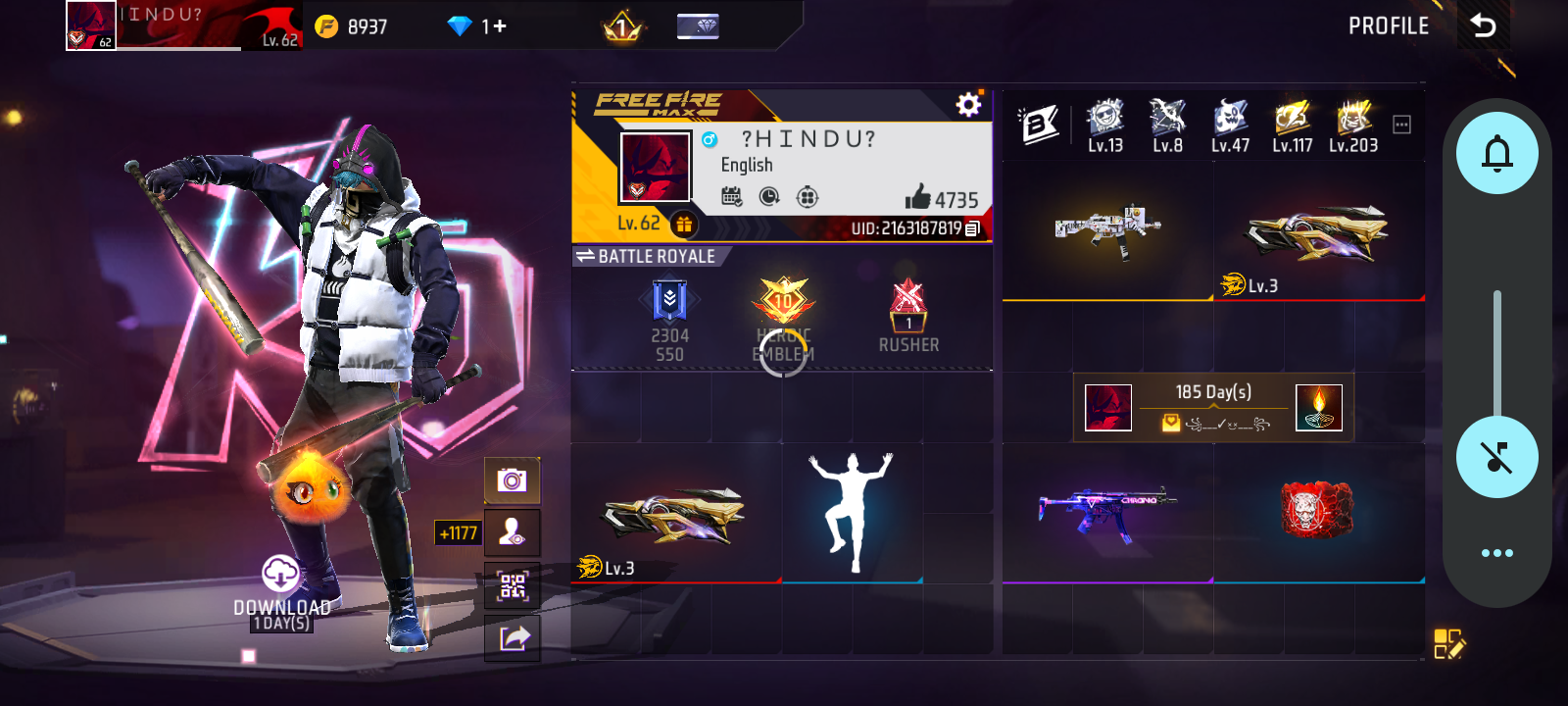View the Rusher badge
1568x706 pixels.
pos(908,316)
